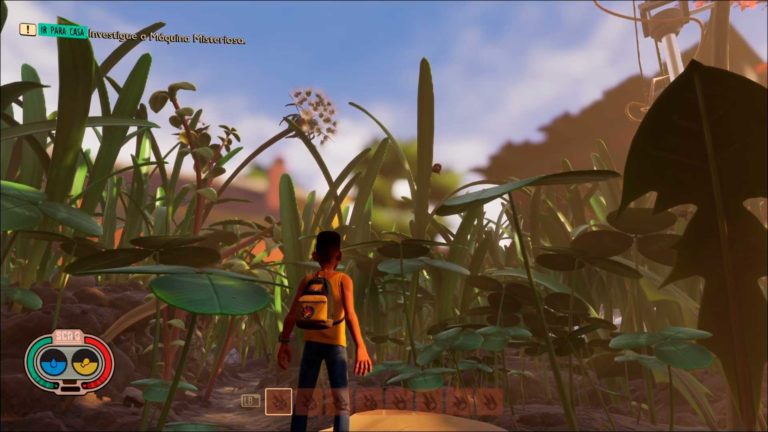Image resolution: width=768 pixels, height=432 pixels.
Task: Click the yellow exclamation quest icon
Action: (x=27, y=30)
